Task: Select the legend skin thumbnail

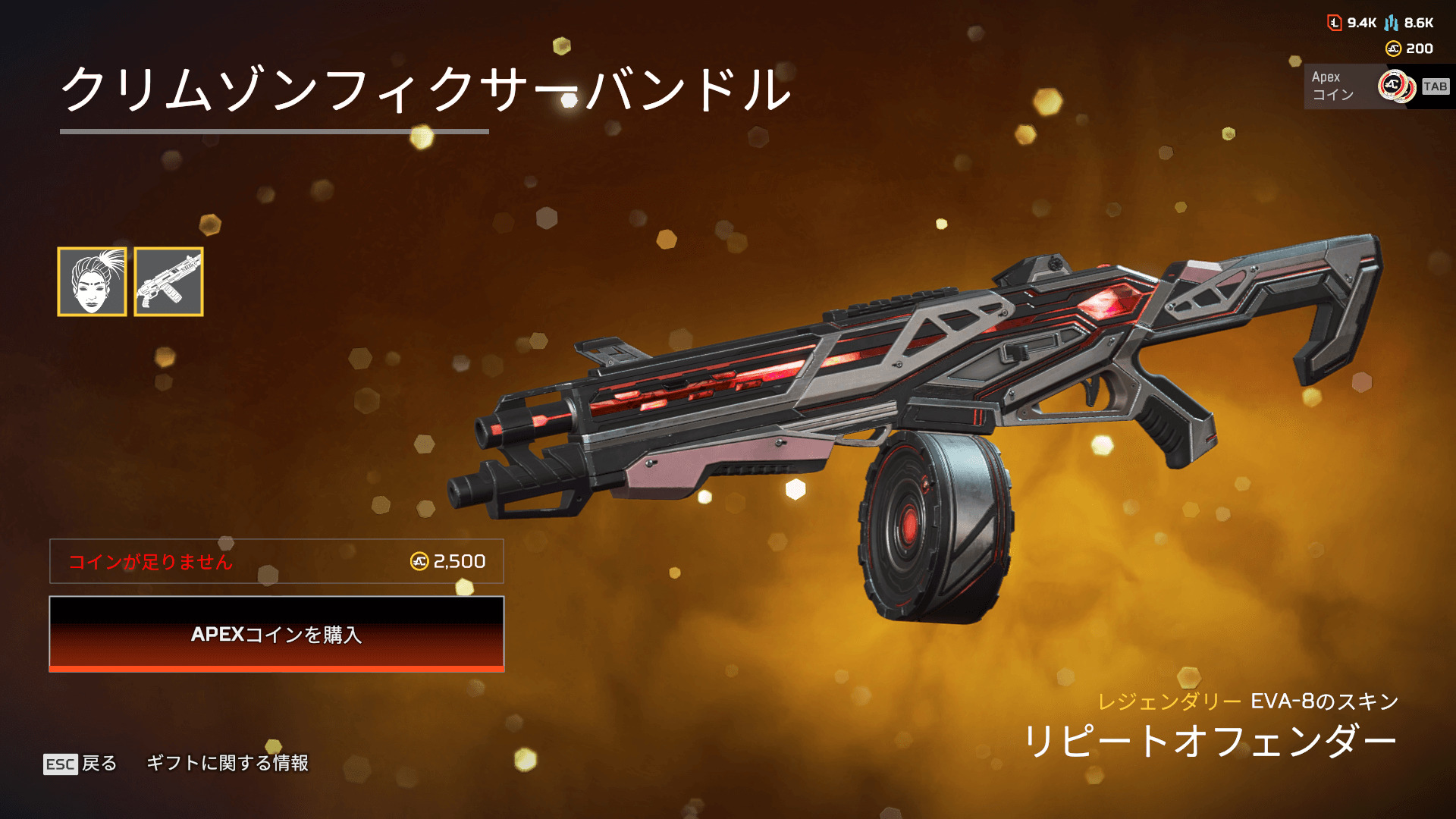Action: tap(92, 282)
